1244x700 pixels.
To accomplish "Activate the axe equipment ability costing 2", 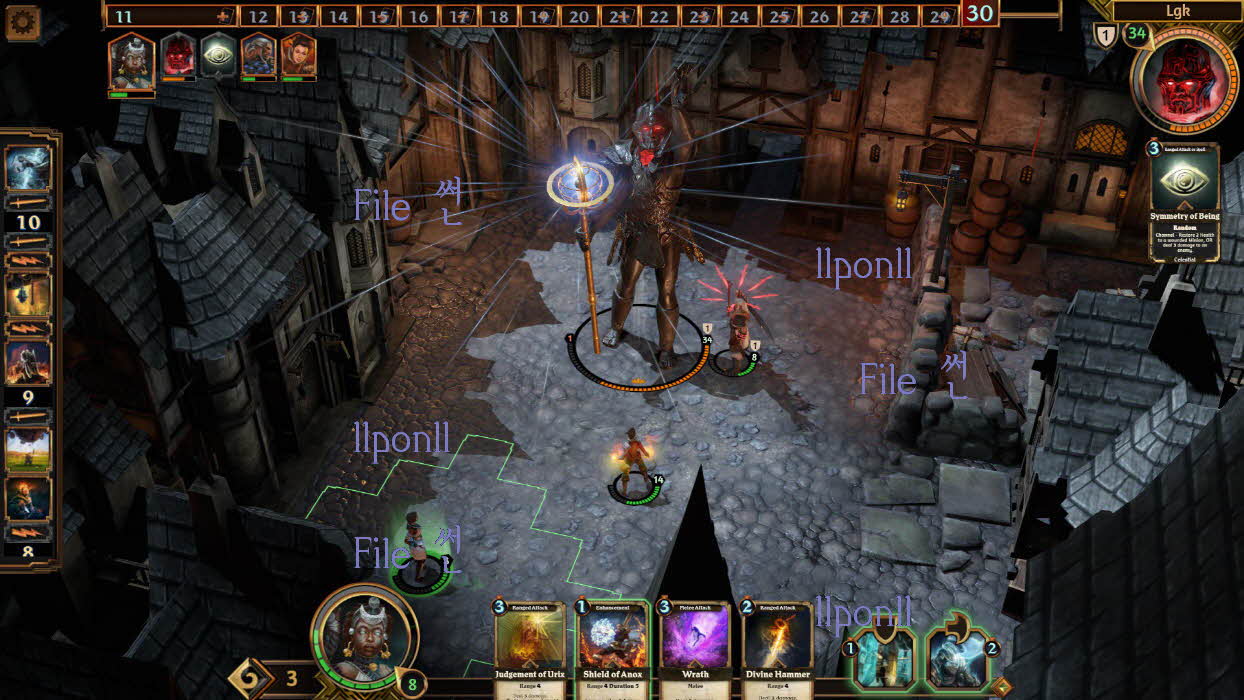I will coord(962,659).
